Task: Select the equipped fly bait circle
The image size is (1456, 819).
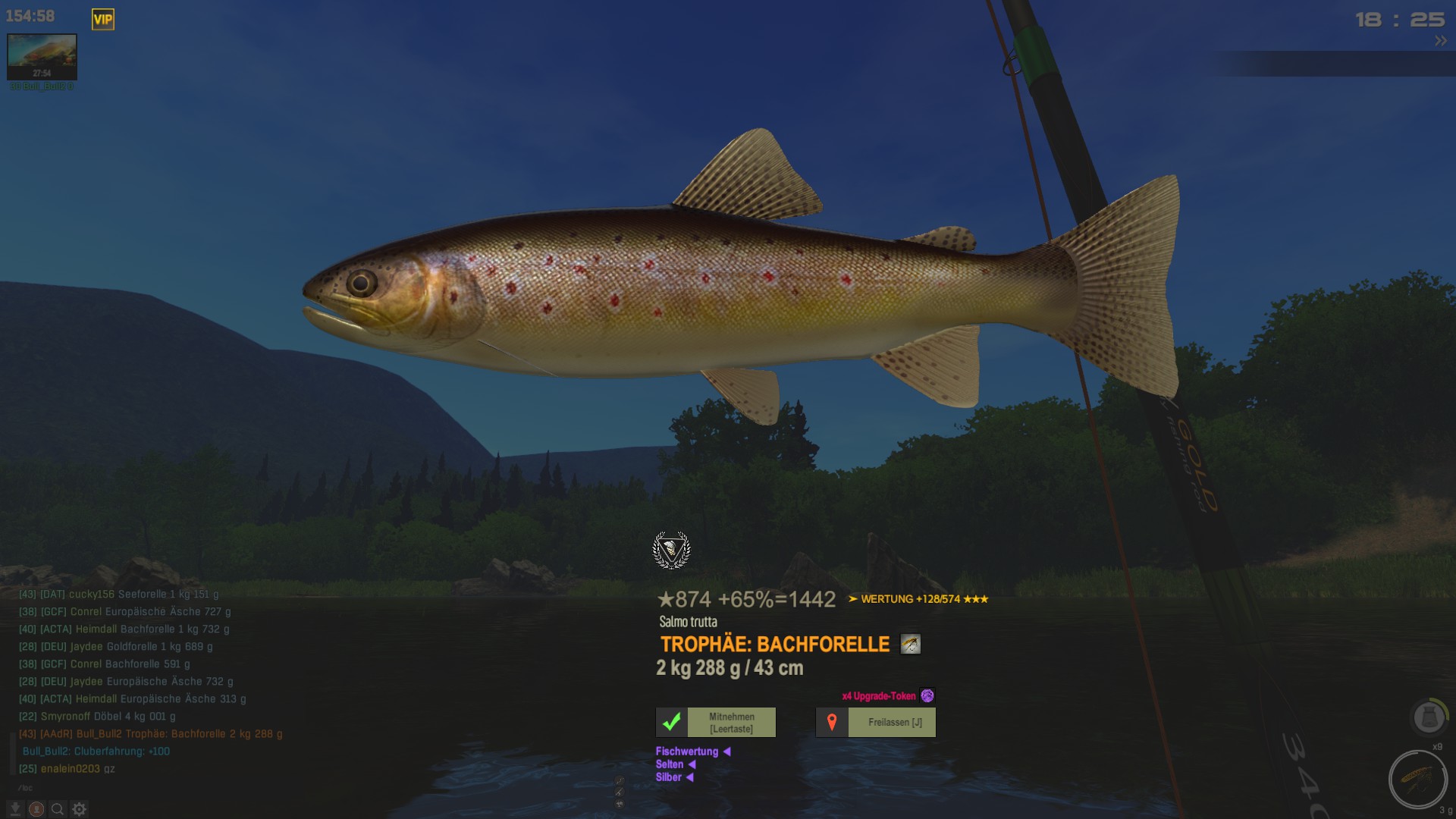Action: pyautogui.click(x=1417, y=780)
